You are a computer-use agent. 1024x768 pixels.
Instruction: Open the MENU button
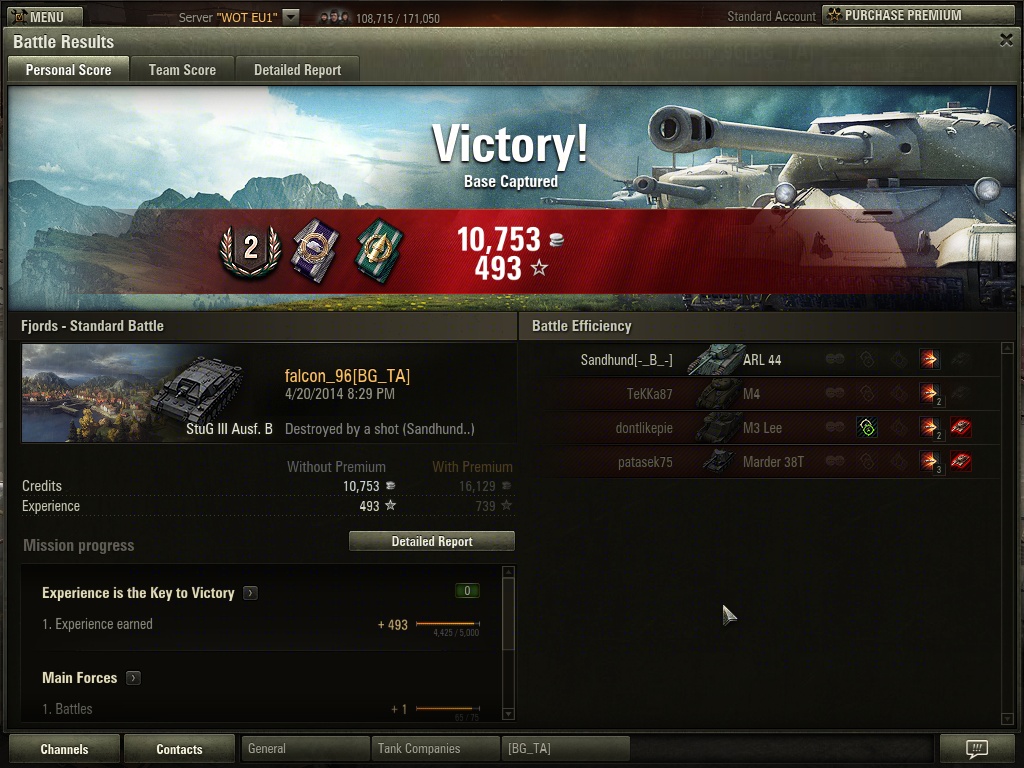[44, 17]
